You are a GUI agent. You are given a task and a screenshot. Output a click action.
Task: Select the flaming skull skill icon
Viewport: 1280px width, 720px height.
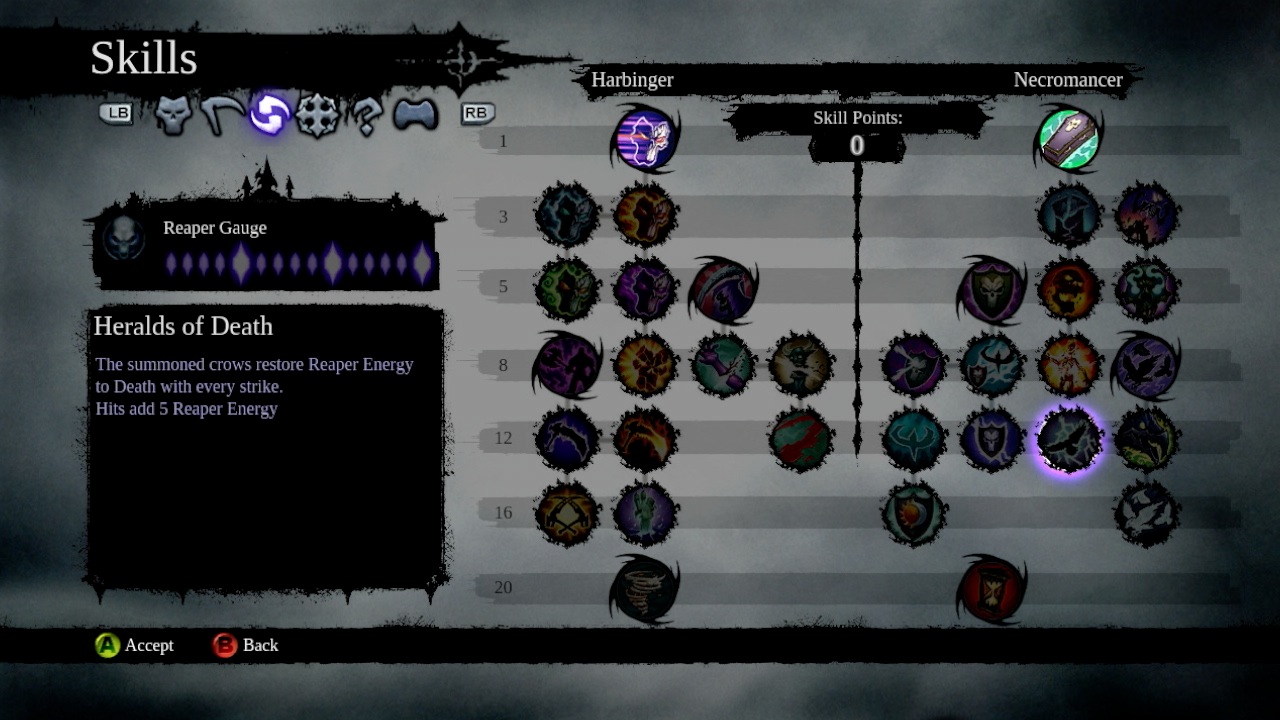coord(1068,290)
